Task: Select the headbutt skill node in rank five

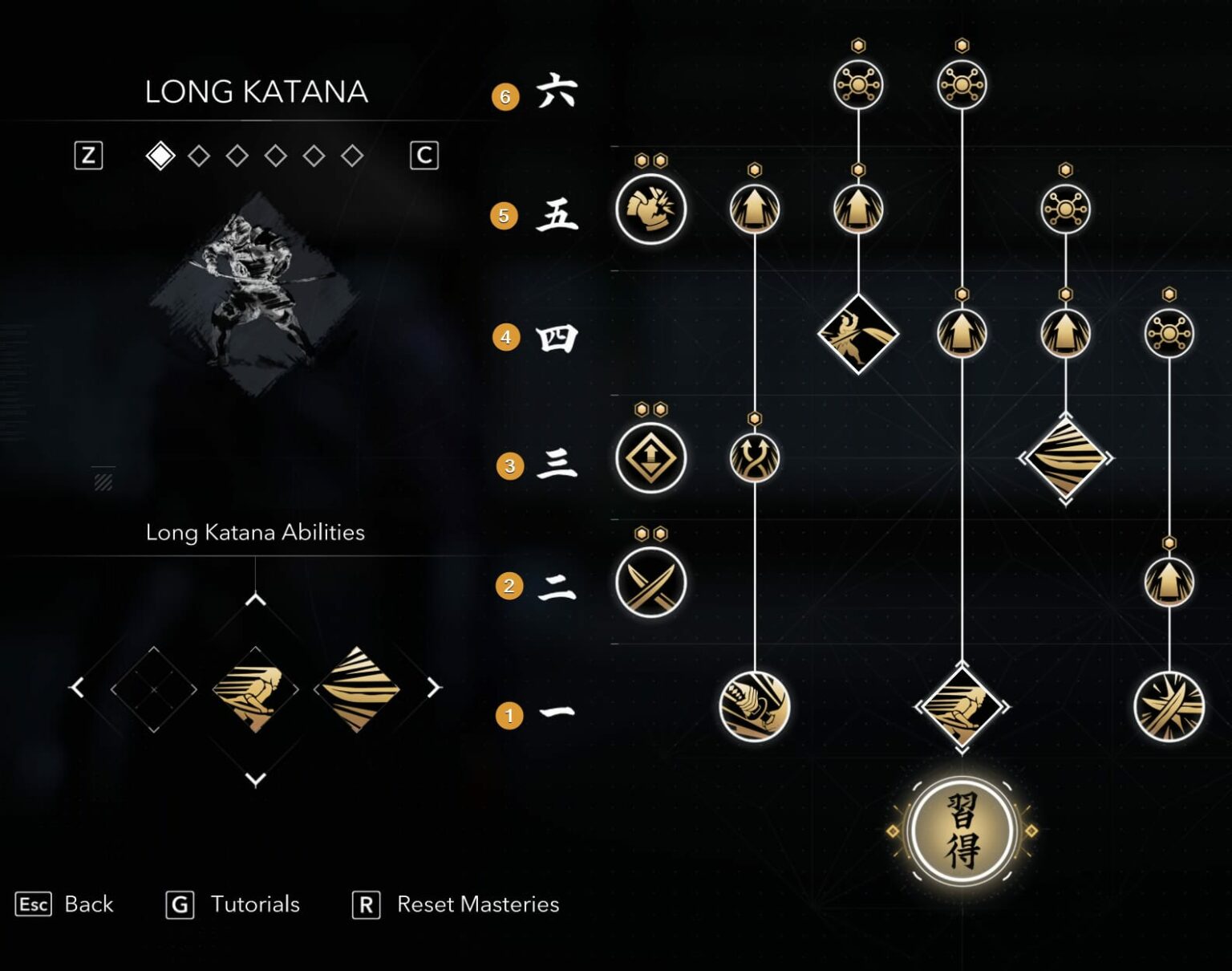Action: pyautogui.click(x=653, y=209)
